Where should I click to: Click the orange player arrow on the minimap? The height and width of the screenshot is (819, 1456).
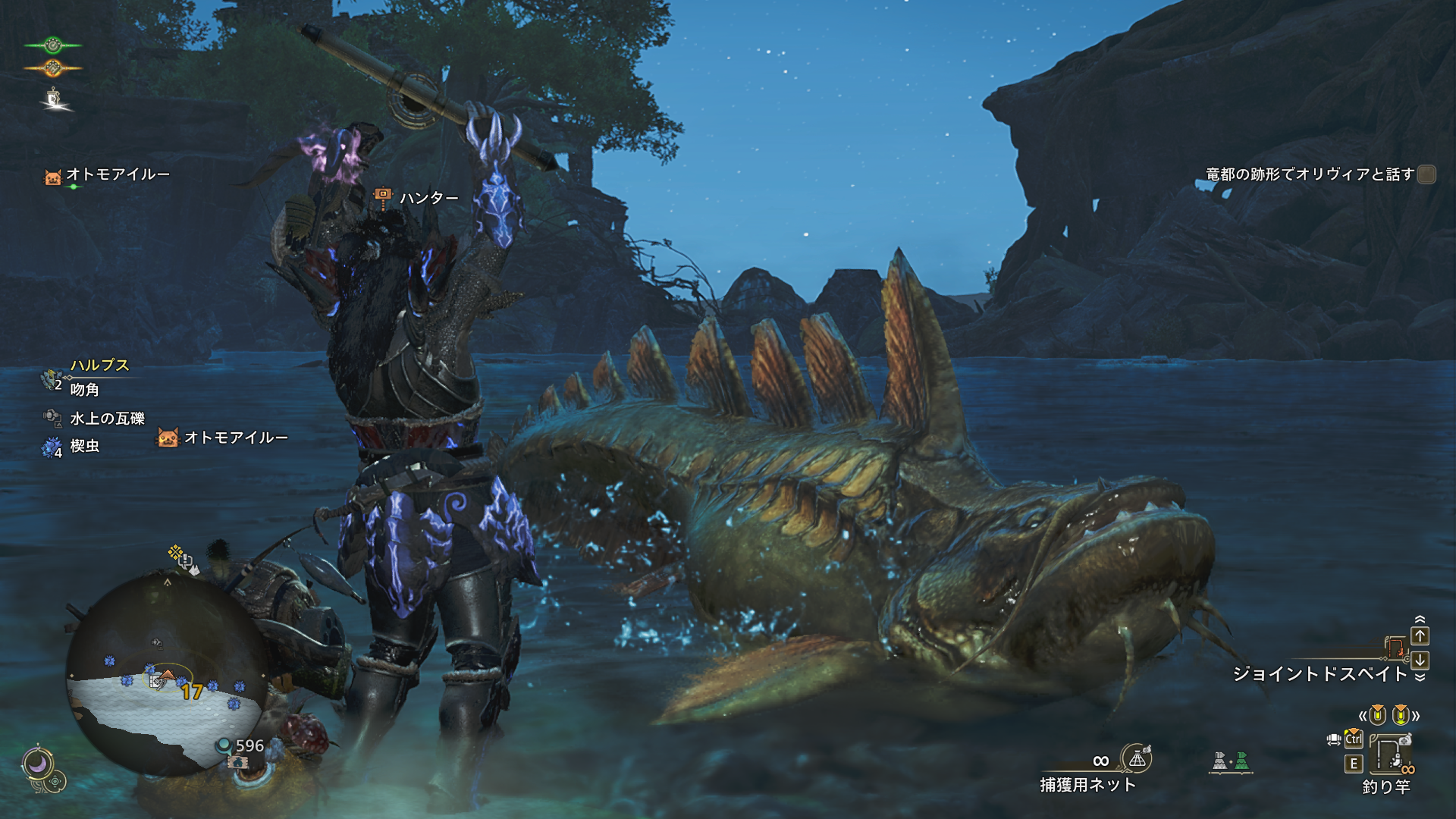[167, 674]
